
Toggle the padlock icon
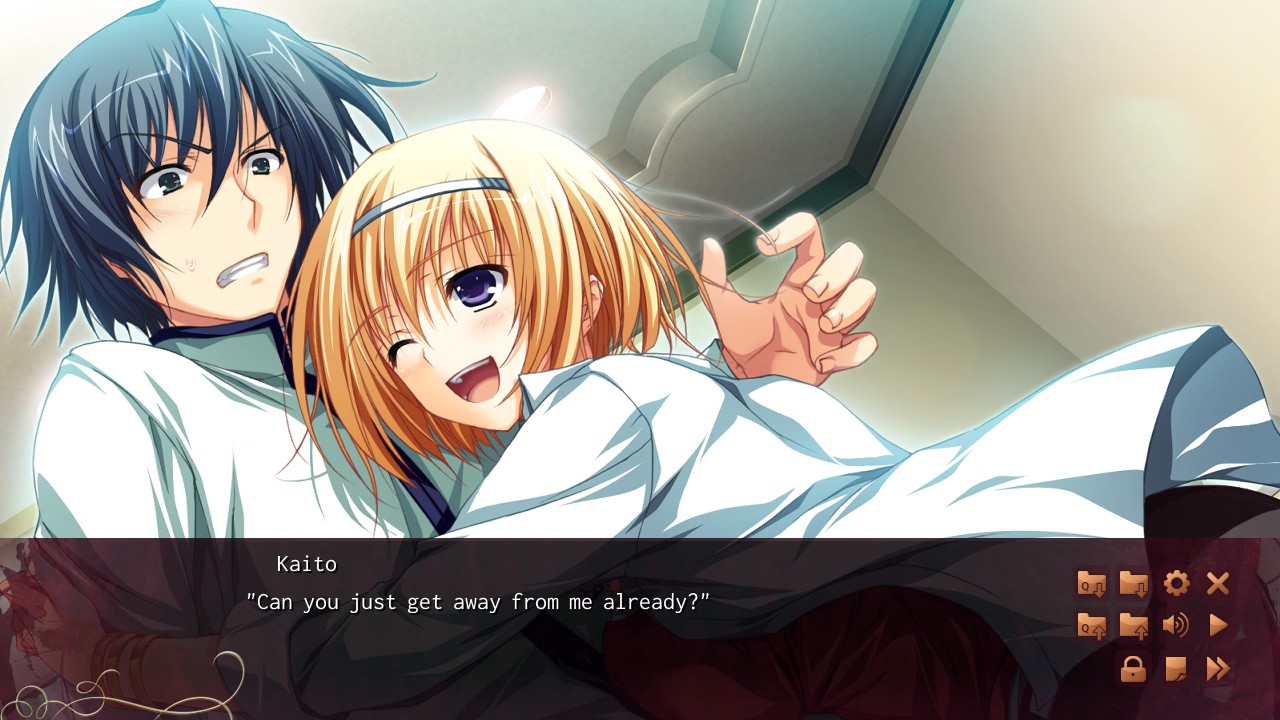[x=1133, y=669]
